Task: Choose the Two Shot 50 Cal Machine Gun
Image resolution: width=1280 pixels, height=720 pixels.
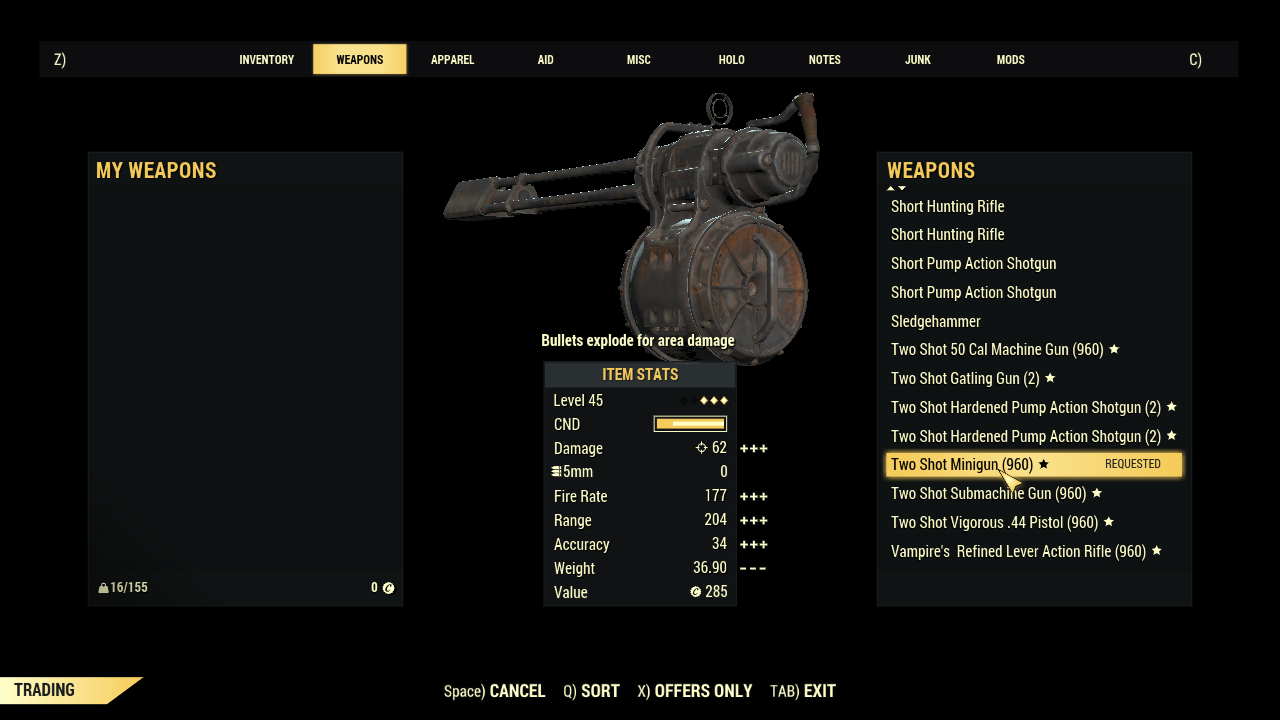Action: pos(997,350)
